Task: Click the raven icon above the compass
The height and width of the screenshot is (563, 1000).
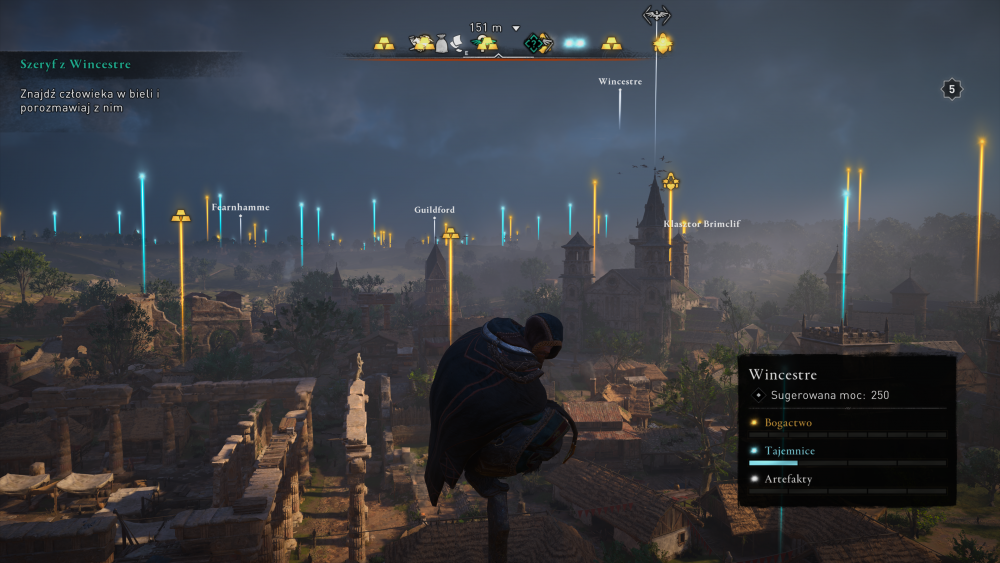Action: 656,14
